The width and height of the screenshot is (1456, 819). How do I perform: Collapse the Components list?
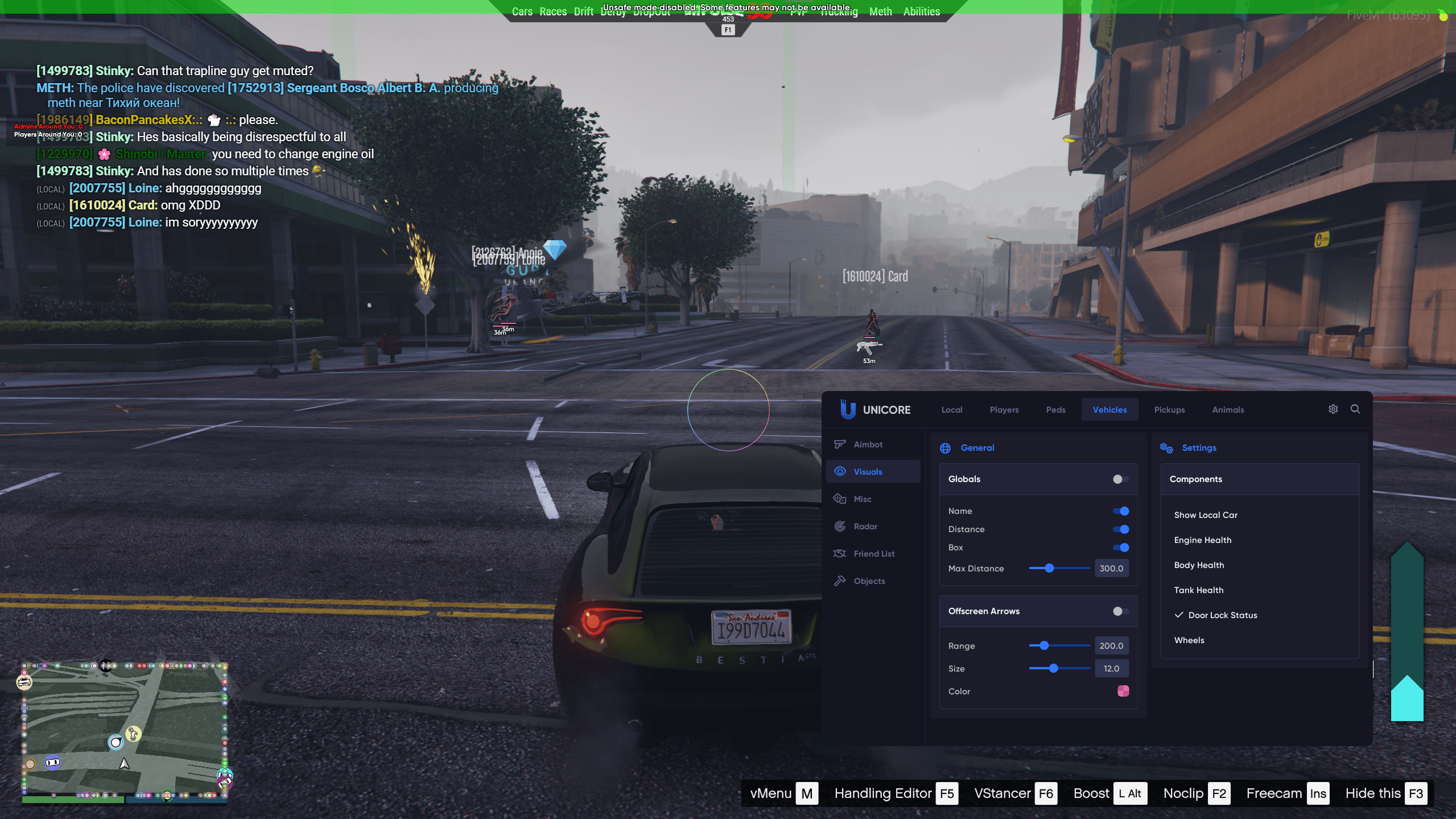click(x=1195, y=479)
